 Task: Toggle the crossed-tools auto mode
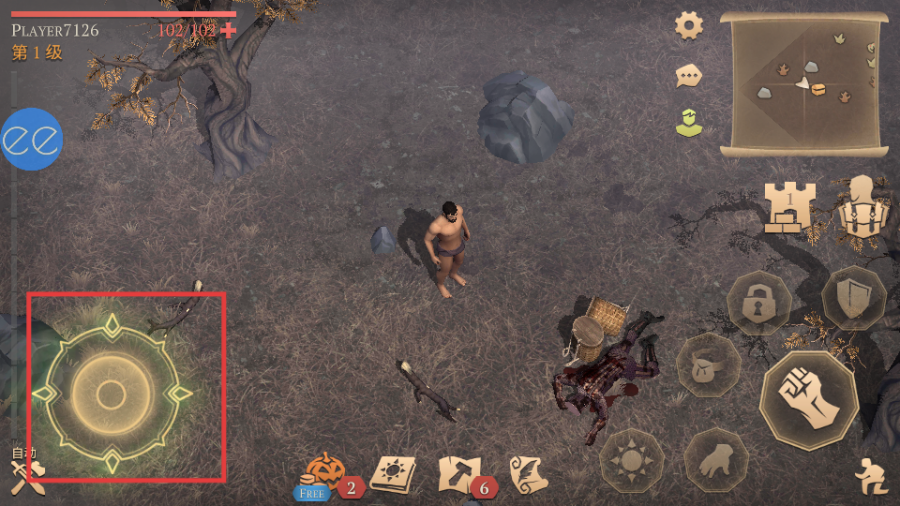[x=26, y=475]
